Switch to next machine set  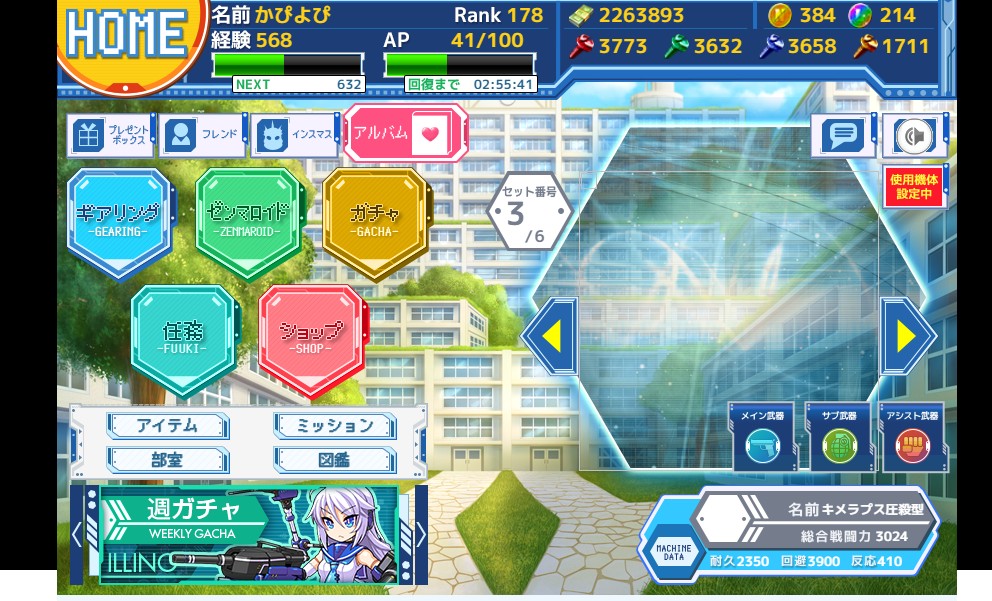(x=907, y=337)
